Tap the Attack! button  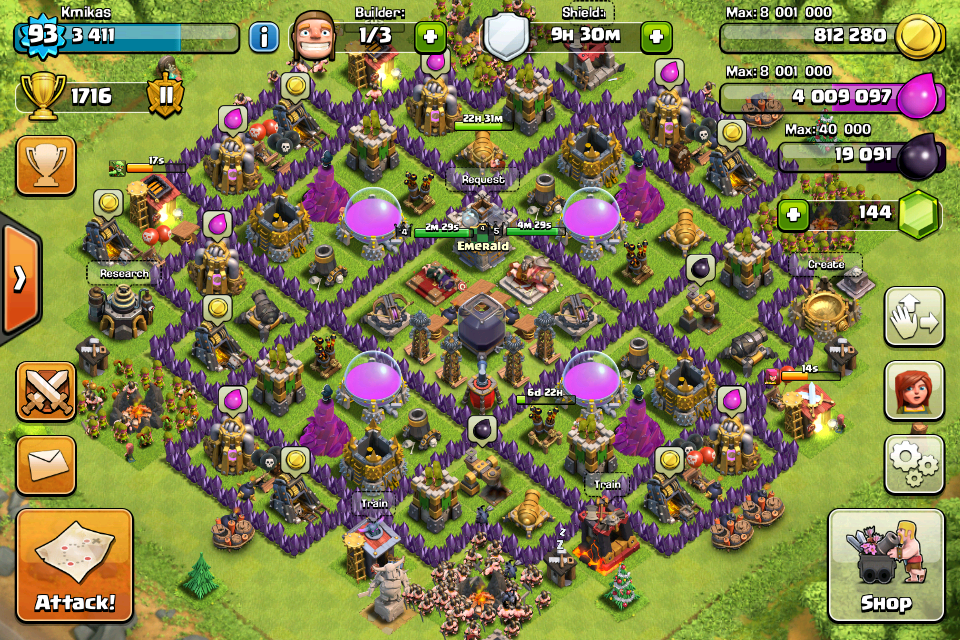point(75,567)
